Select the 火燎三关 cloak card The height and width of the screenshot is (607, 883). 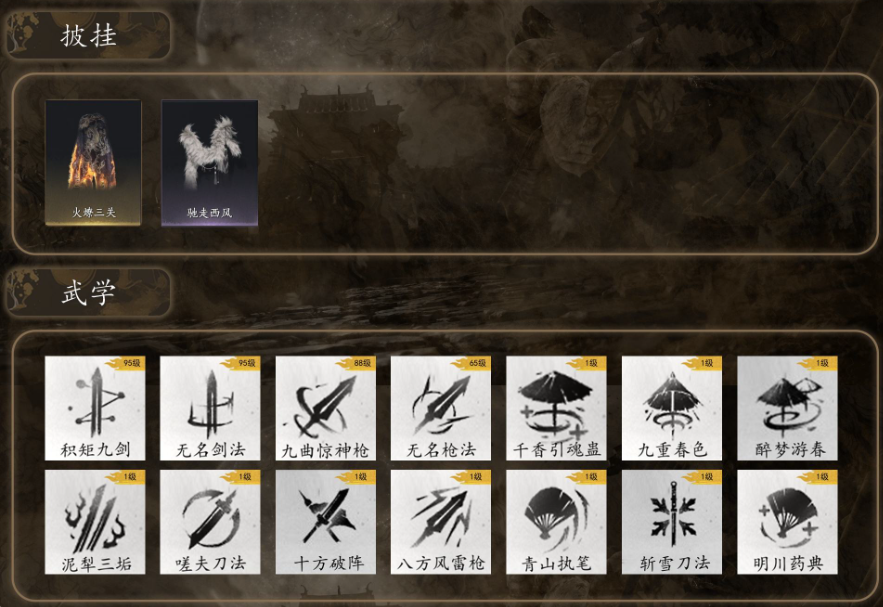[x=93, y=162]
